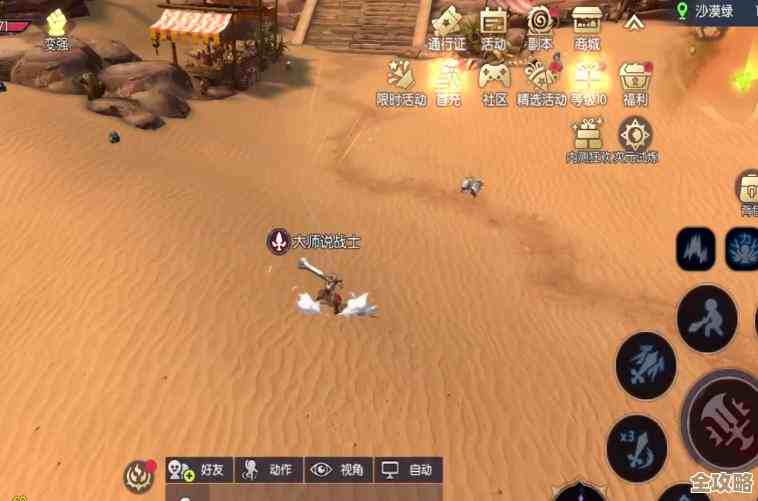Use the running figure dash skill
Viewport: 758px width, 501px height.
point(707,318)
